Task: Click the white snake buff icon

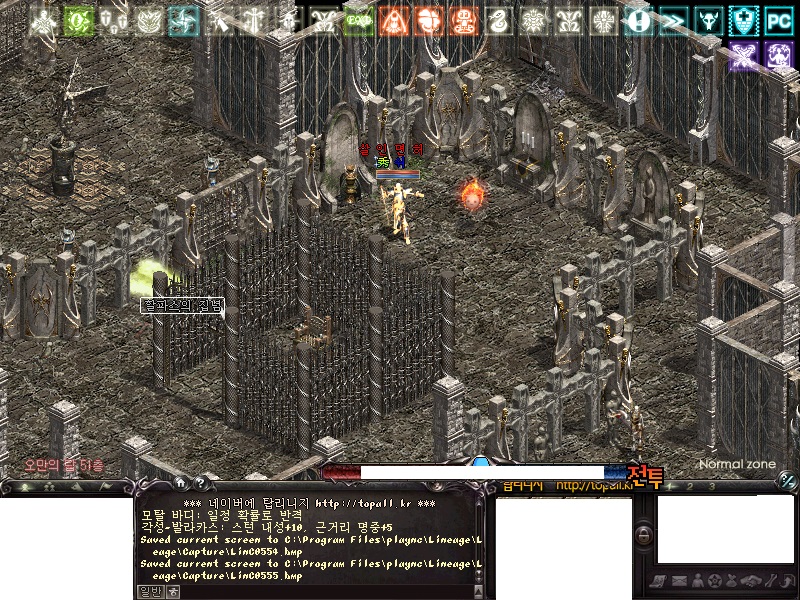Action: coord(500,20)
